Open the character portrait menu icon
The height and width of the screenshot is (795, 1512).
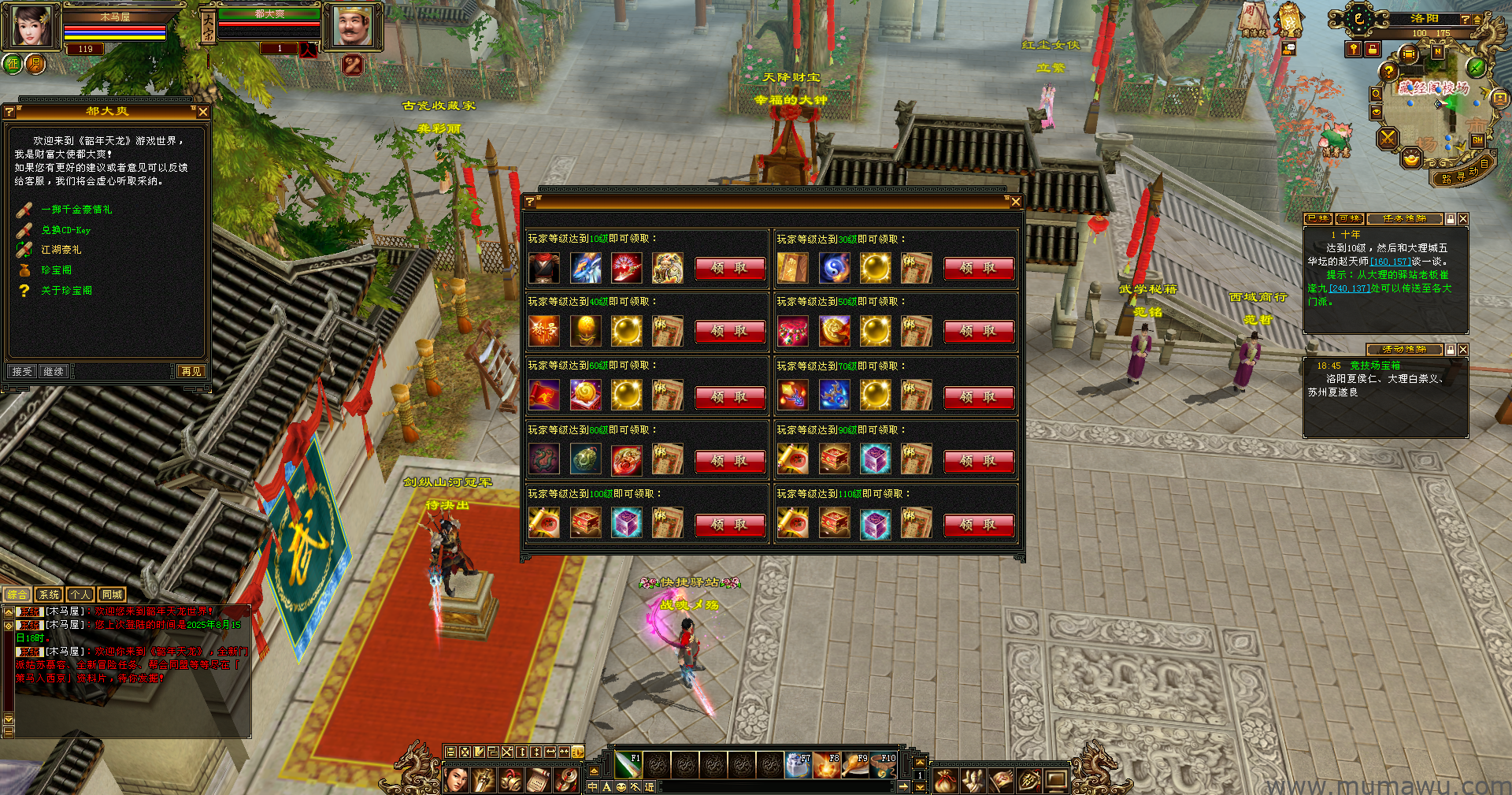tap(456, 780)
